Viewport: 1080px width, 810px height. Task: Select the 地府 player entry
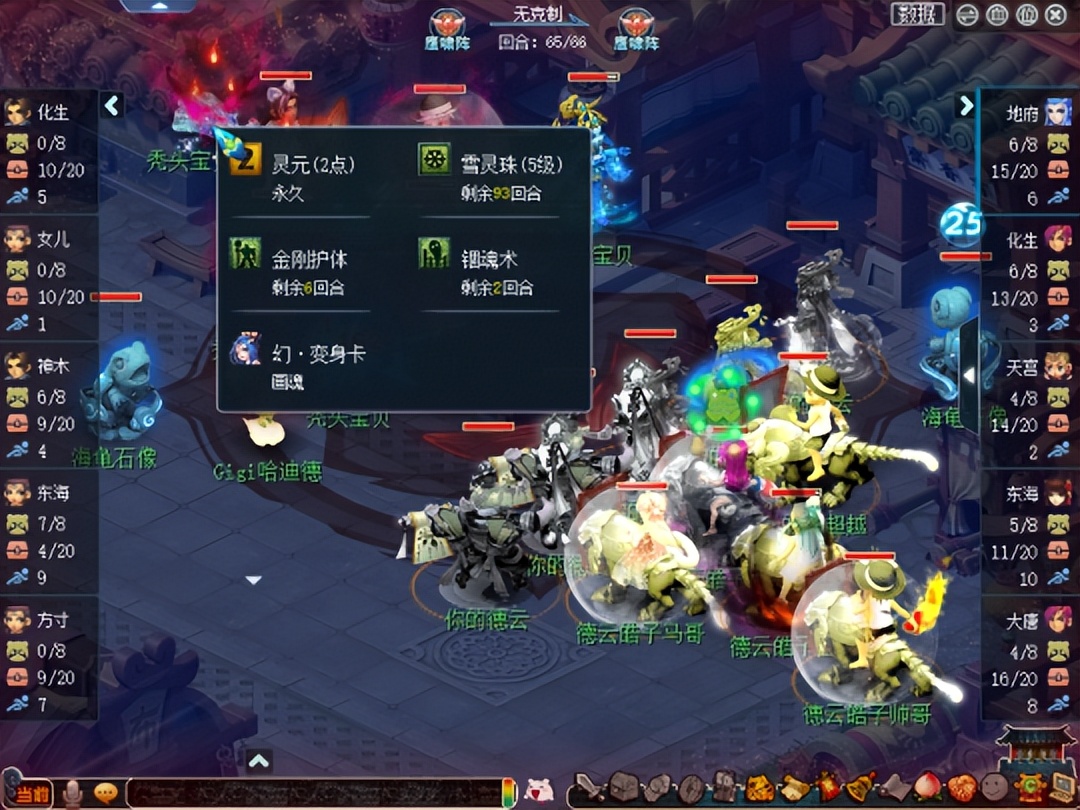tap(1030, 156)
